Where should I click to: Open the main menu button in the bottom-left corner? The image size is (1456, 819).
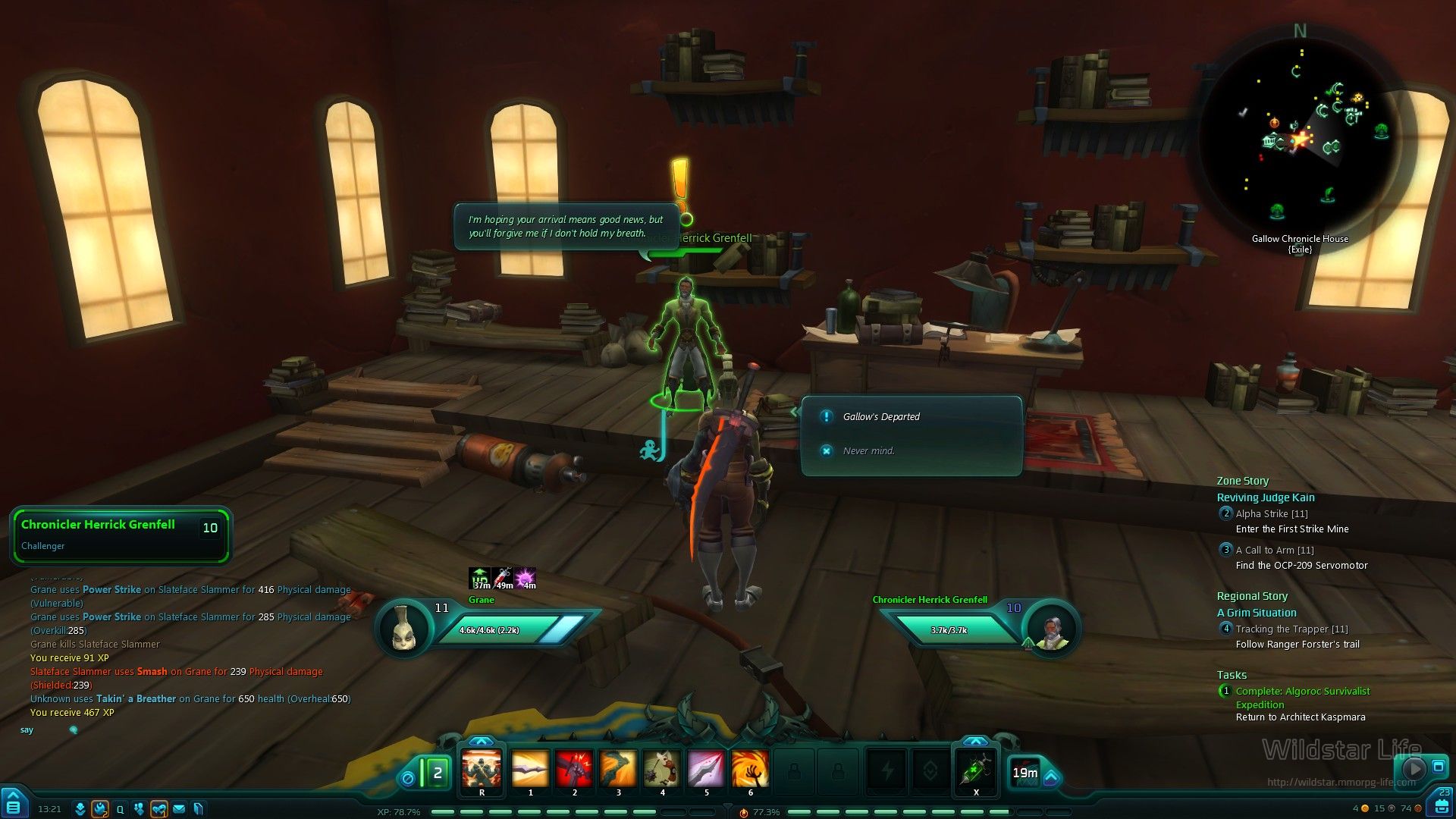(14, 804)
